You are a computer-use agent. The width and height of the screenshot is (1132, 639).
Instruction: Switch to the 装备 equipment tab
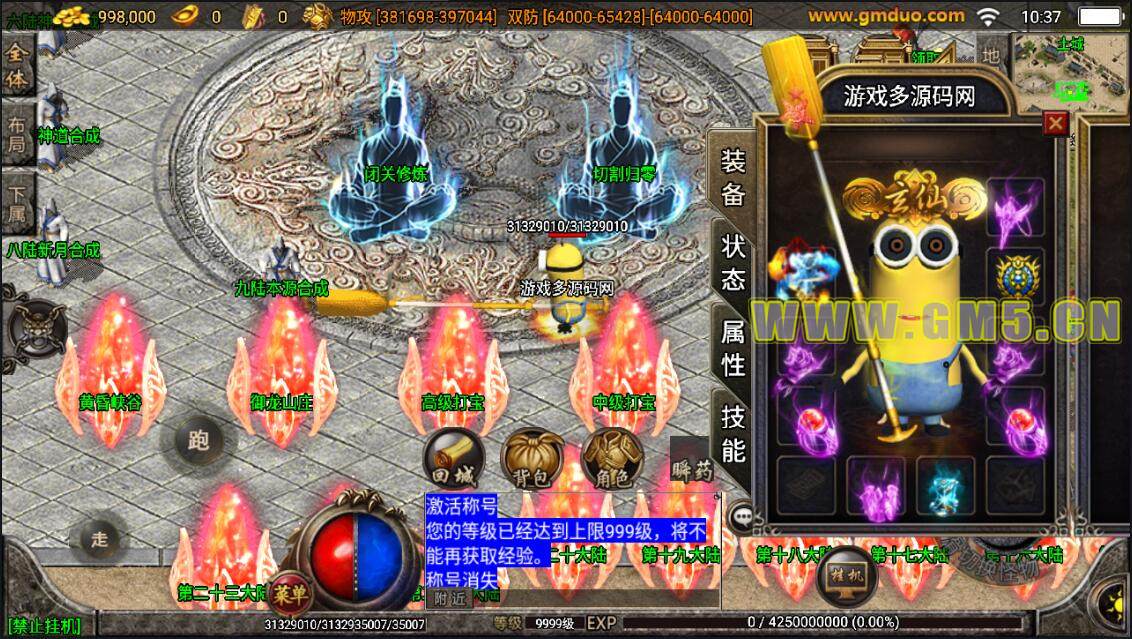tap(733, 178)
